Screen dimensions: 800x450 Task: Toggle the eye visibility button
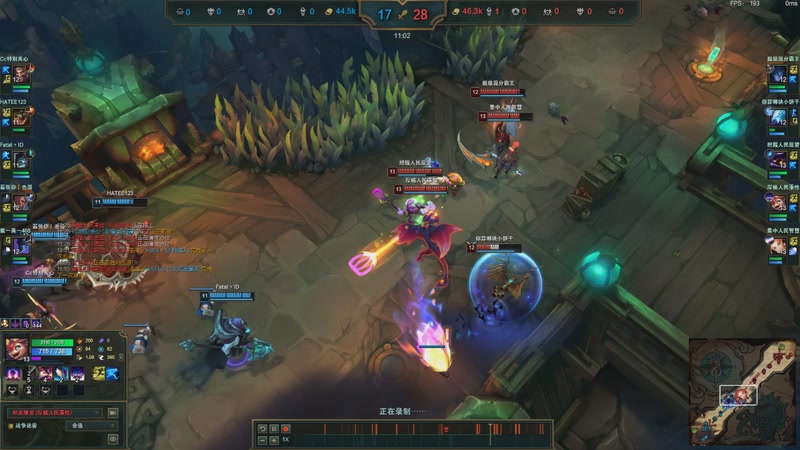[x=113, y=437]
